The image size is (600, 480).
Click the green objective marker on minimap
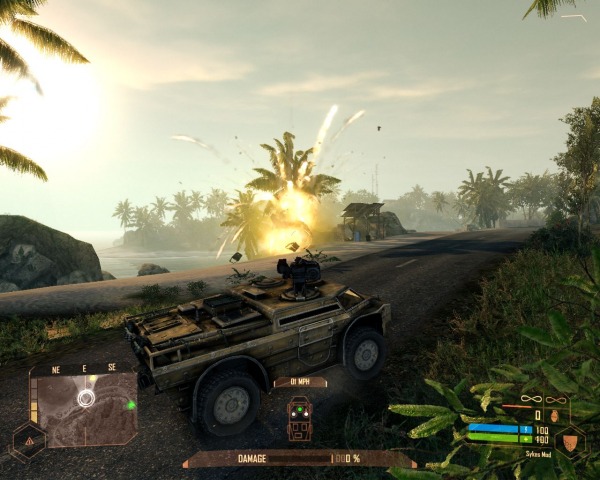click(x=131, y=405)
